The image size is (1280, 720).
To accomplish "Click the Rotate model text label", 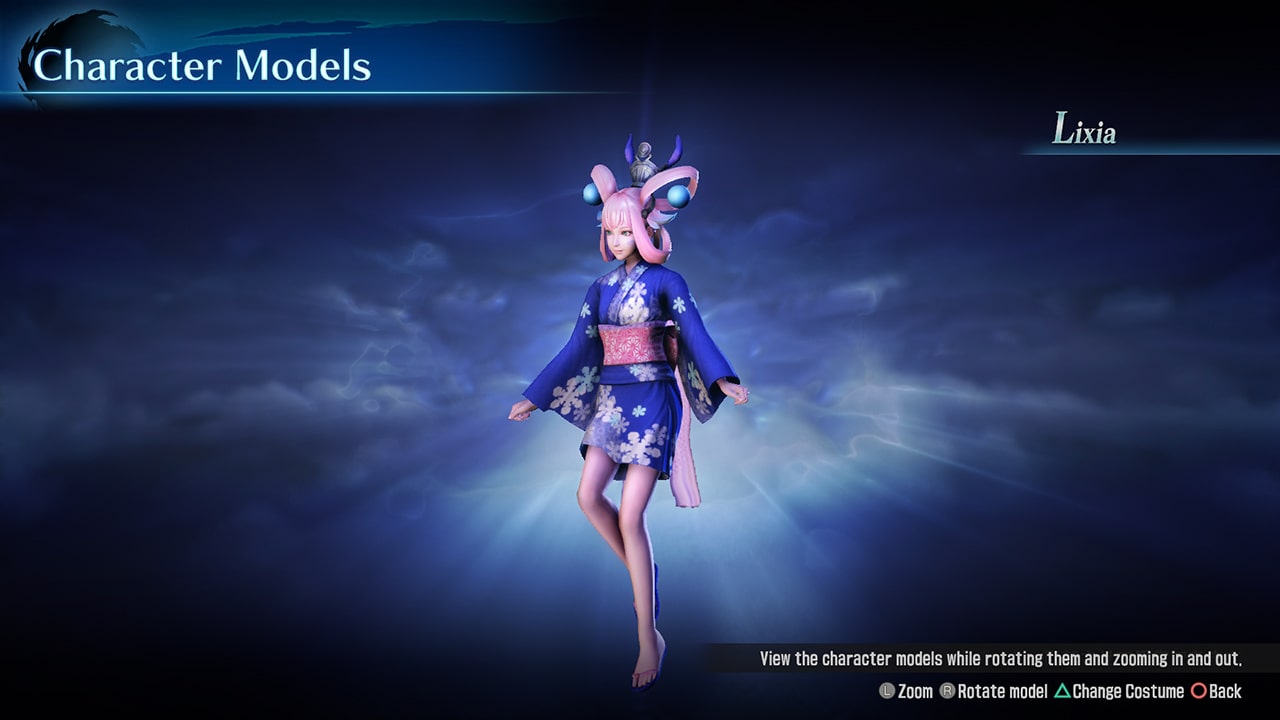I will click(1003, 691).
